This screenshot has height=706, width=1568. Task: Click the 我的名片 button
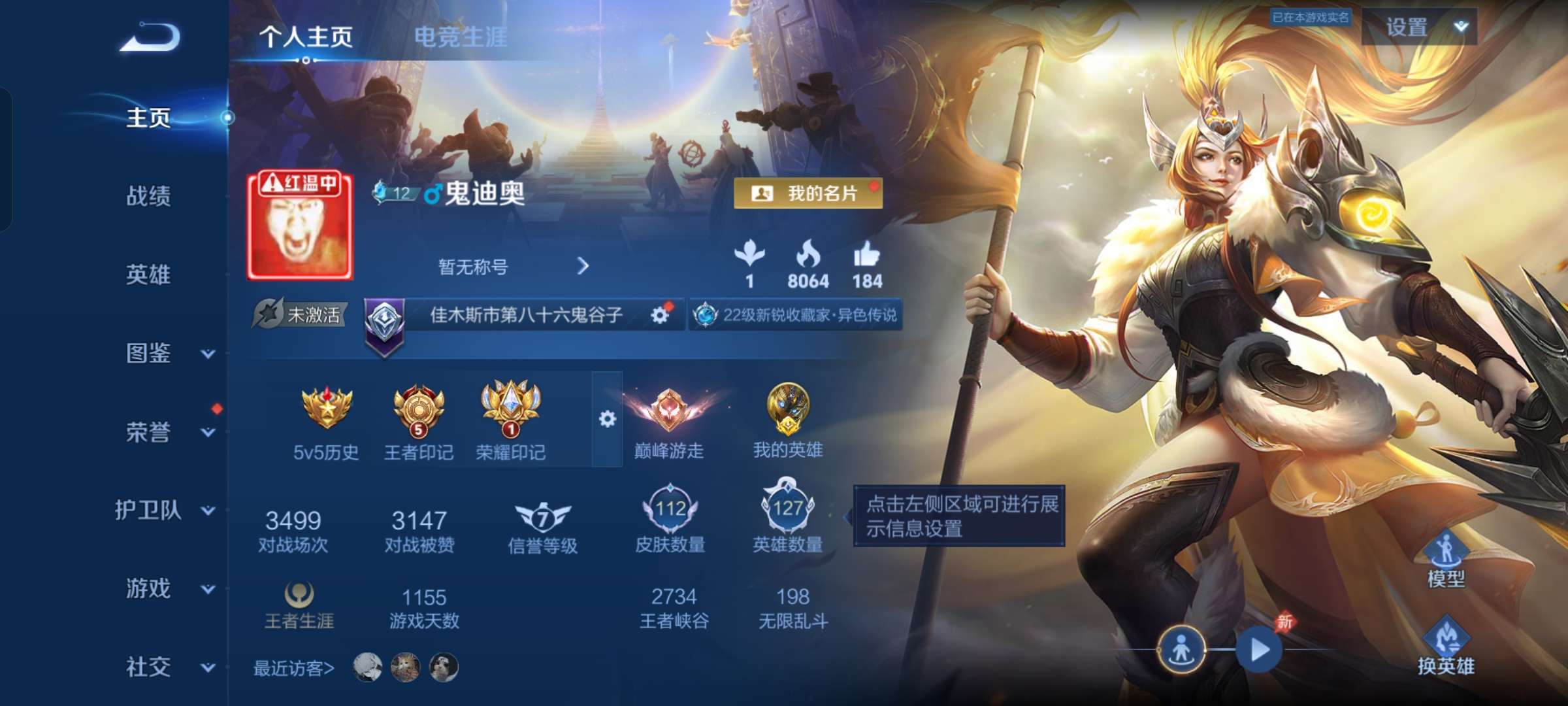click(x=808, y=194)
